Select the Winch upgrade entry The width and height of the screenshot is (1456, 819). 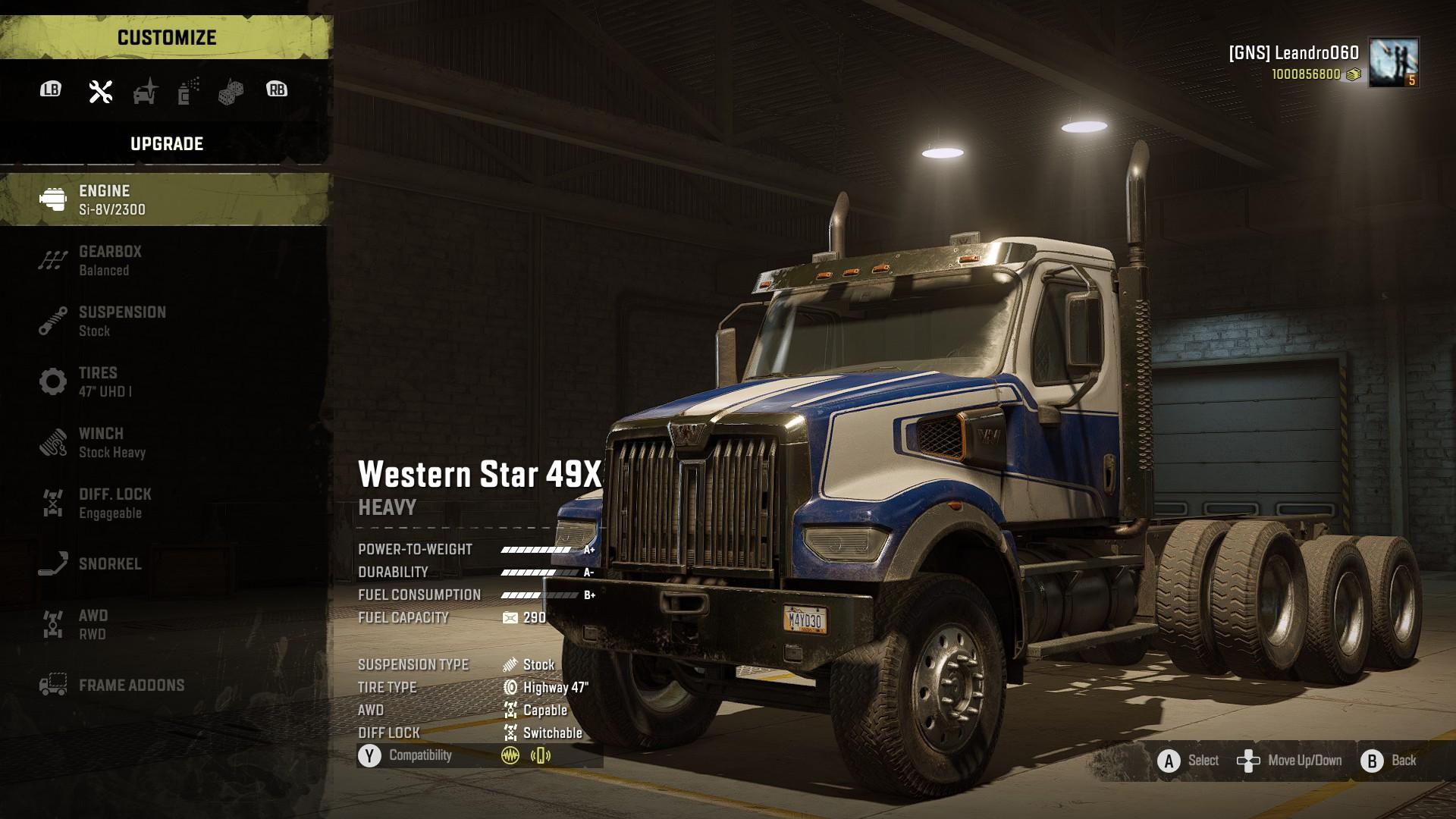(x=165, y=442)
